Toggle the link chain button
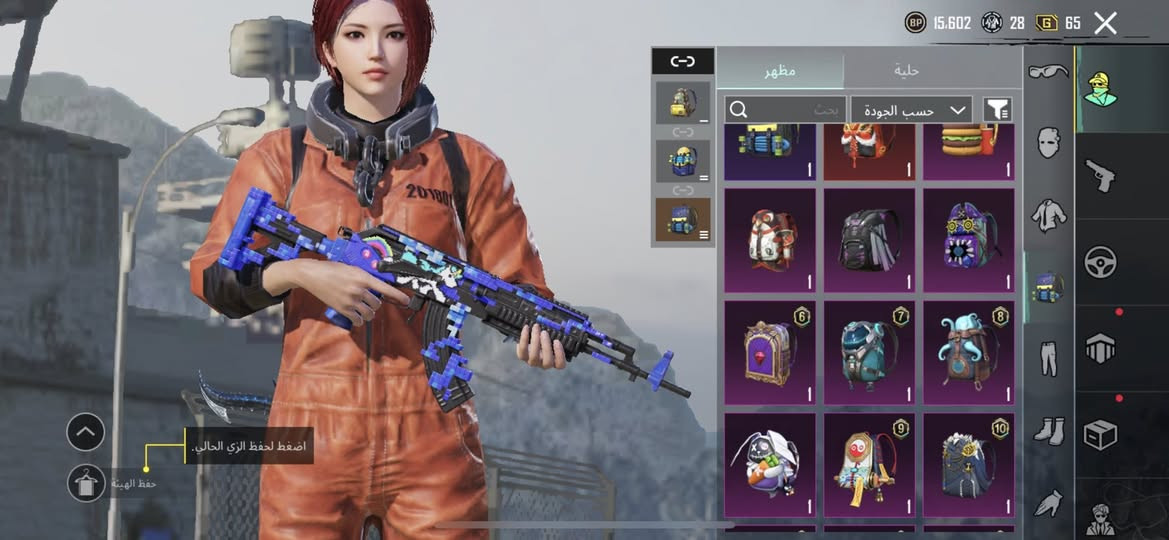1169x540 pixels. point(682,61)
